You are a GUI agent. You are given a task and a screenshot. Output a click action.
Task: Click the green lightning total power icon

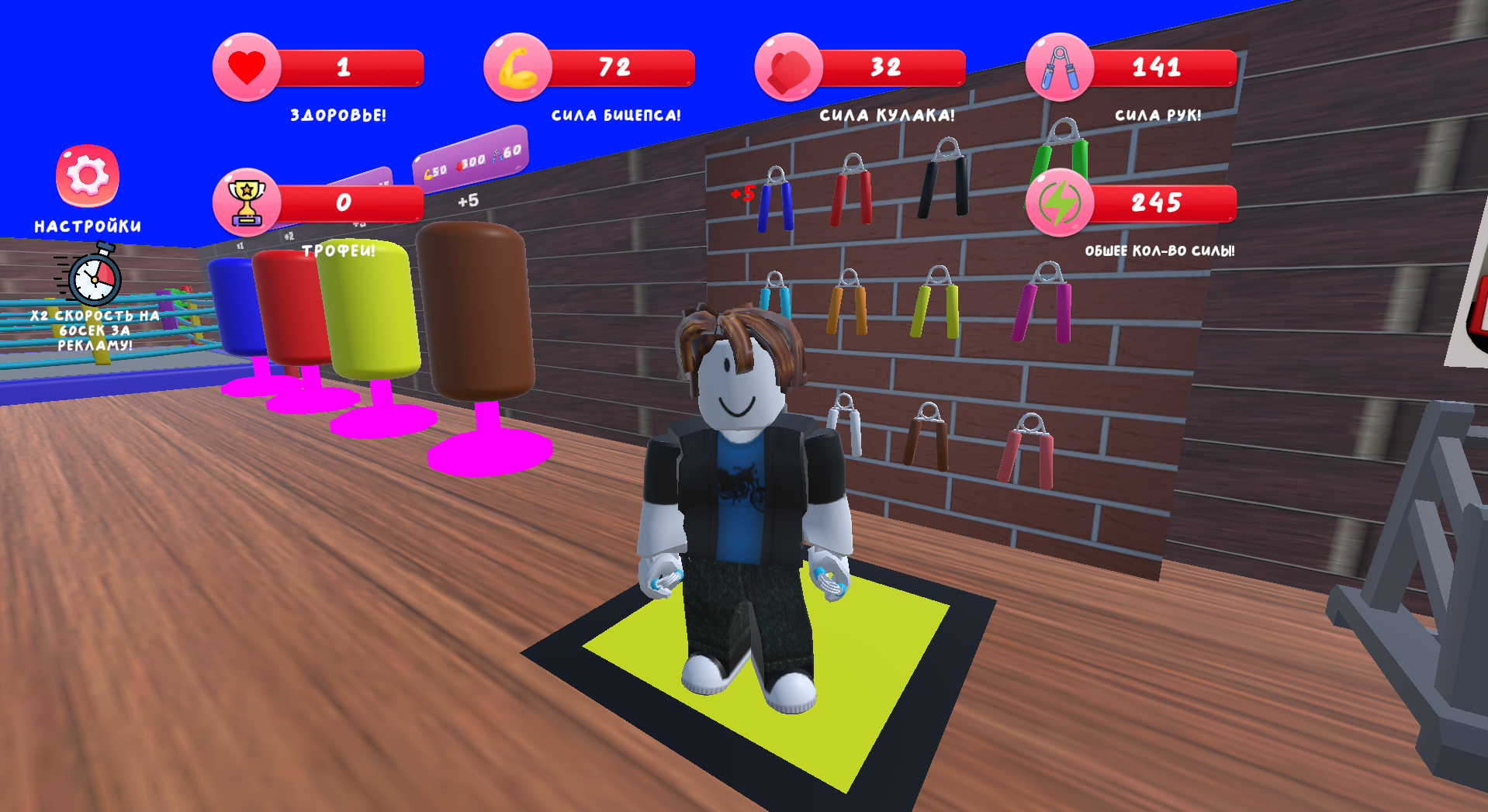pos(1063,203)
